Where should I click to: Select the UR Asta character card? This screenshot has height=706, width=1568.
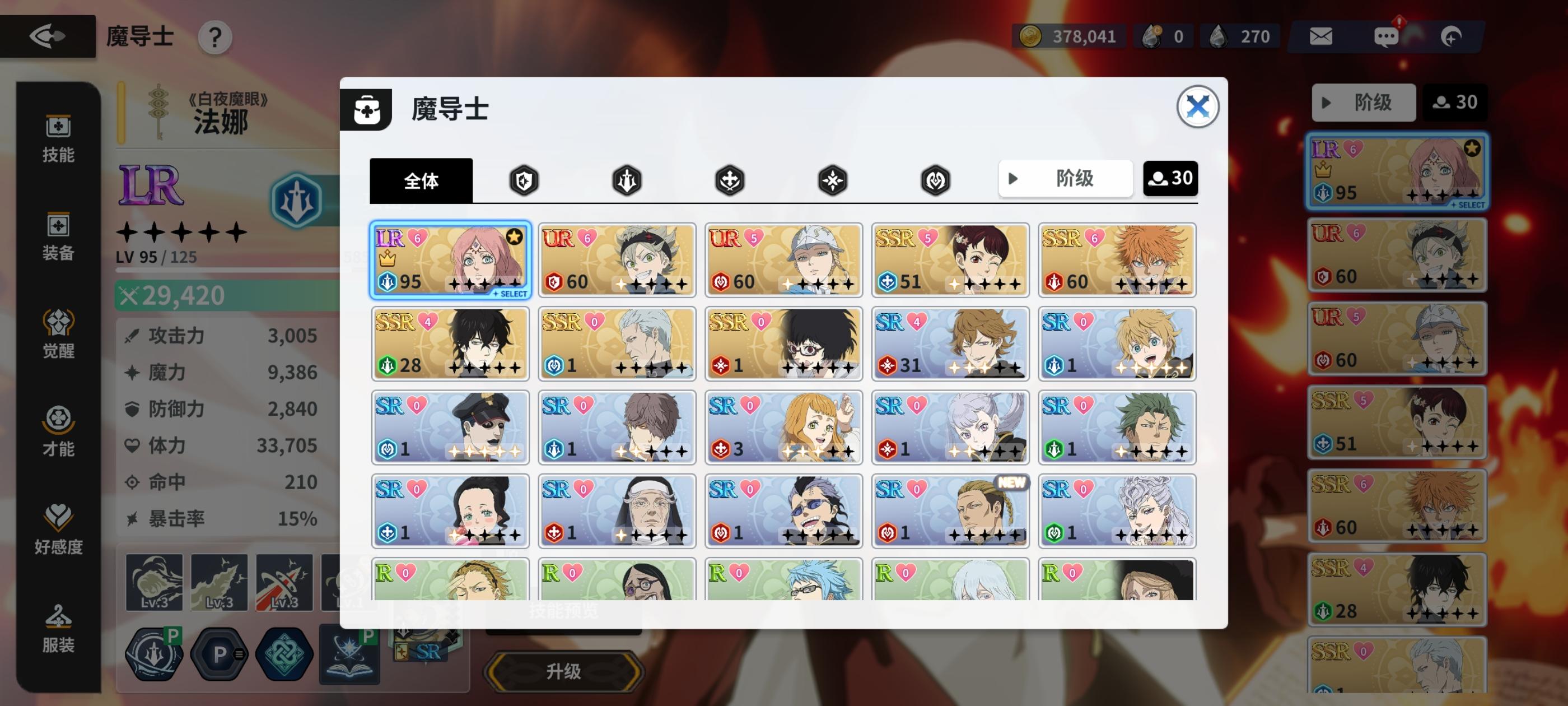point(617,260)
